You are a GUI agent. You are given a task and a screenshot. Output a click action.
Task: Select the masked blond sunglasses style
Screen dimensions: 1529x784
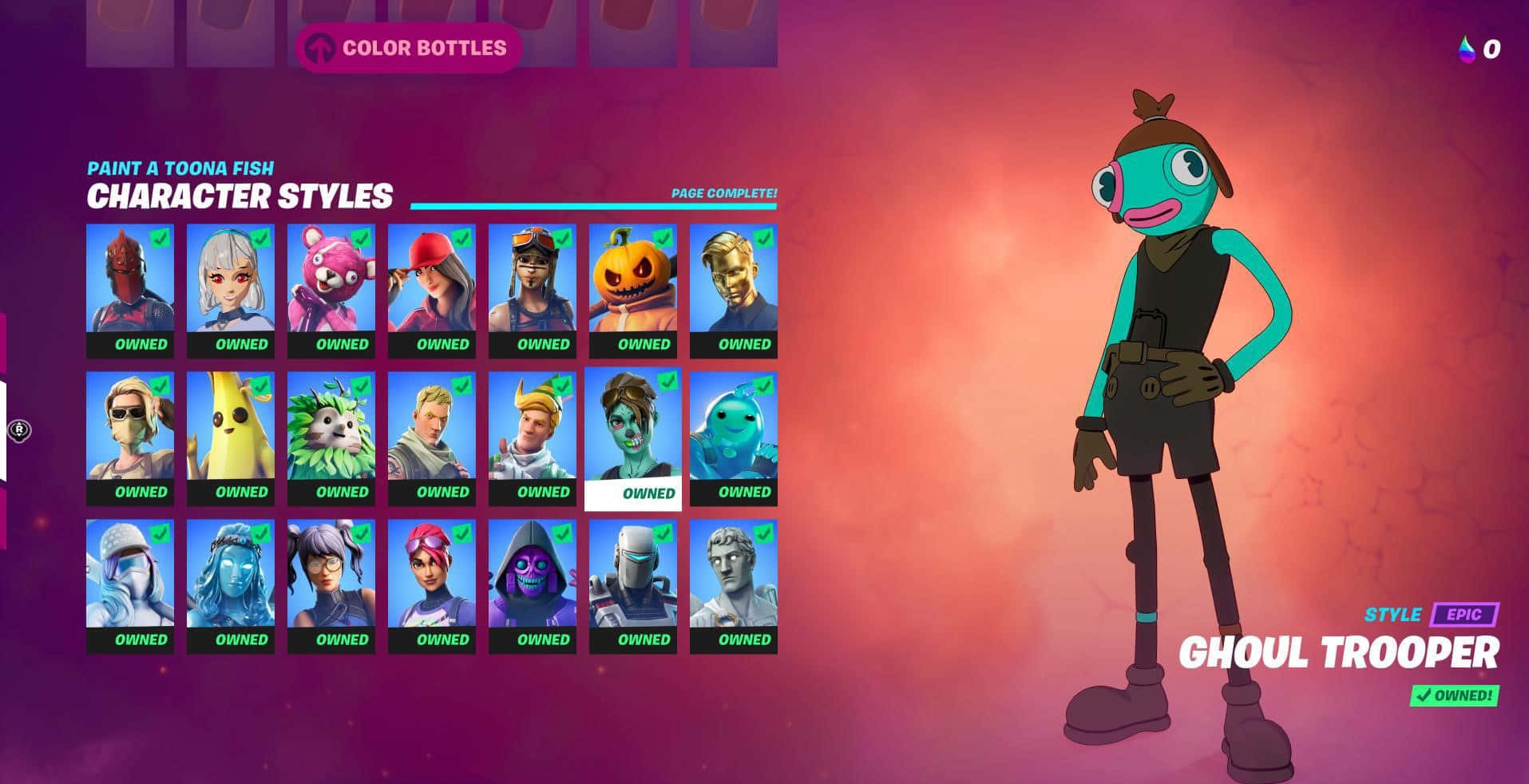tap(130, 438)
